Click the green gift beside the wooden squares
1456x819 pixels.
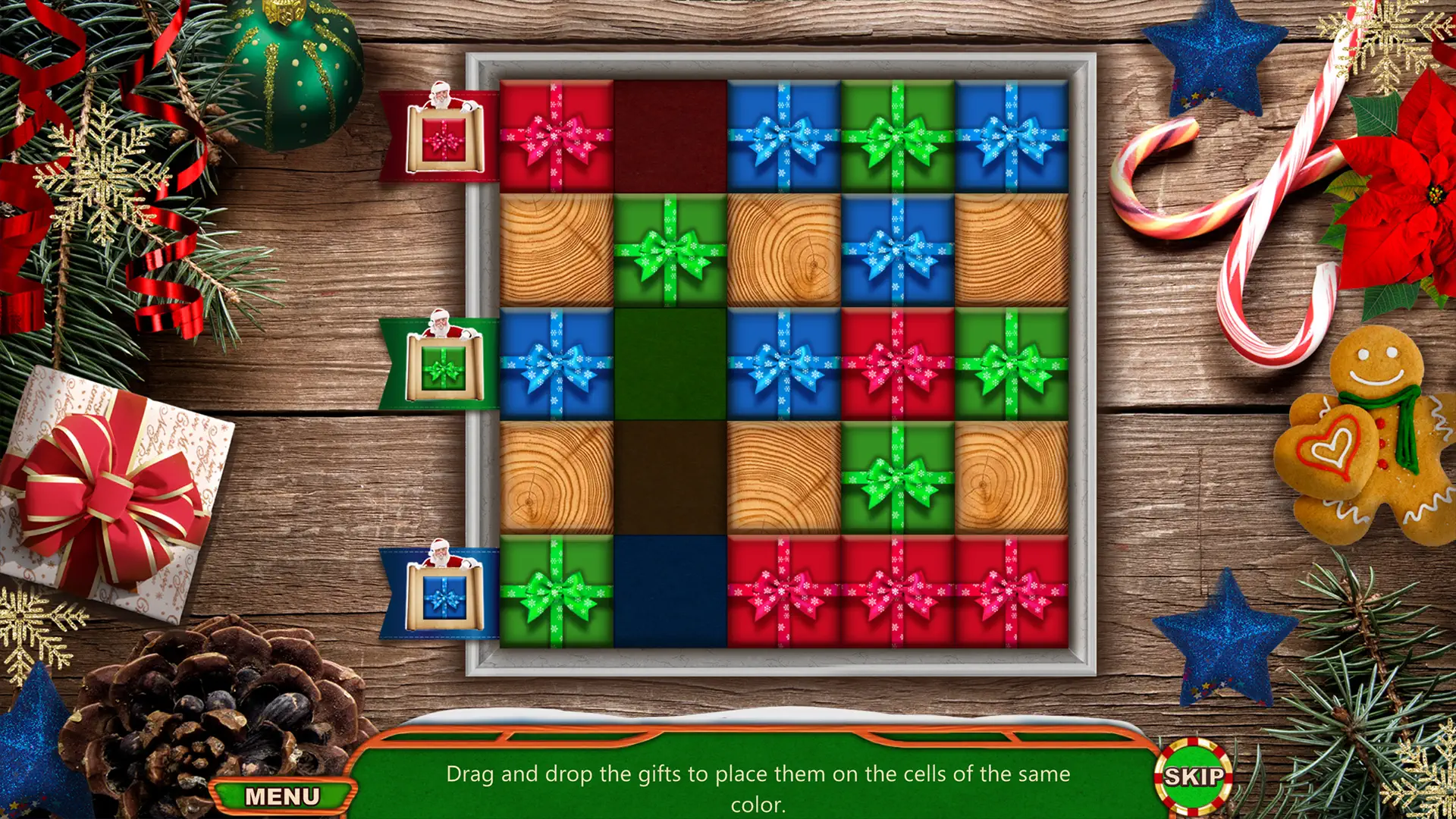(x=667, y=250)
